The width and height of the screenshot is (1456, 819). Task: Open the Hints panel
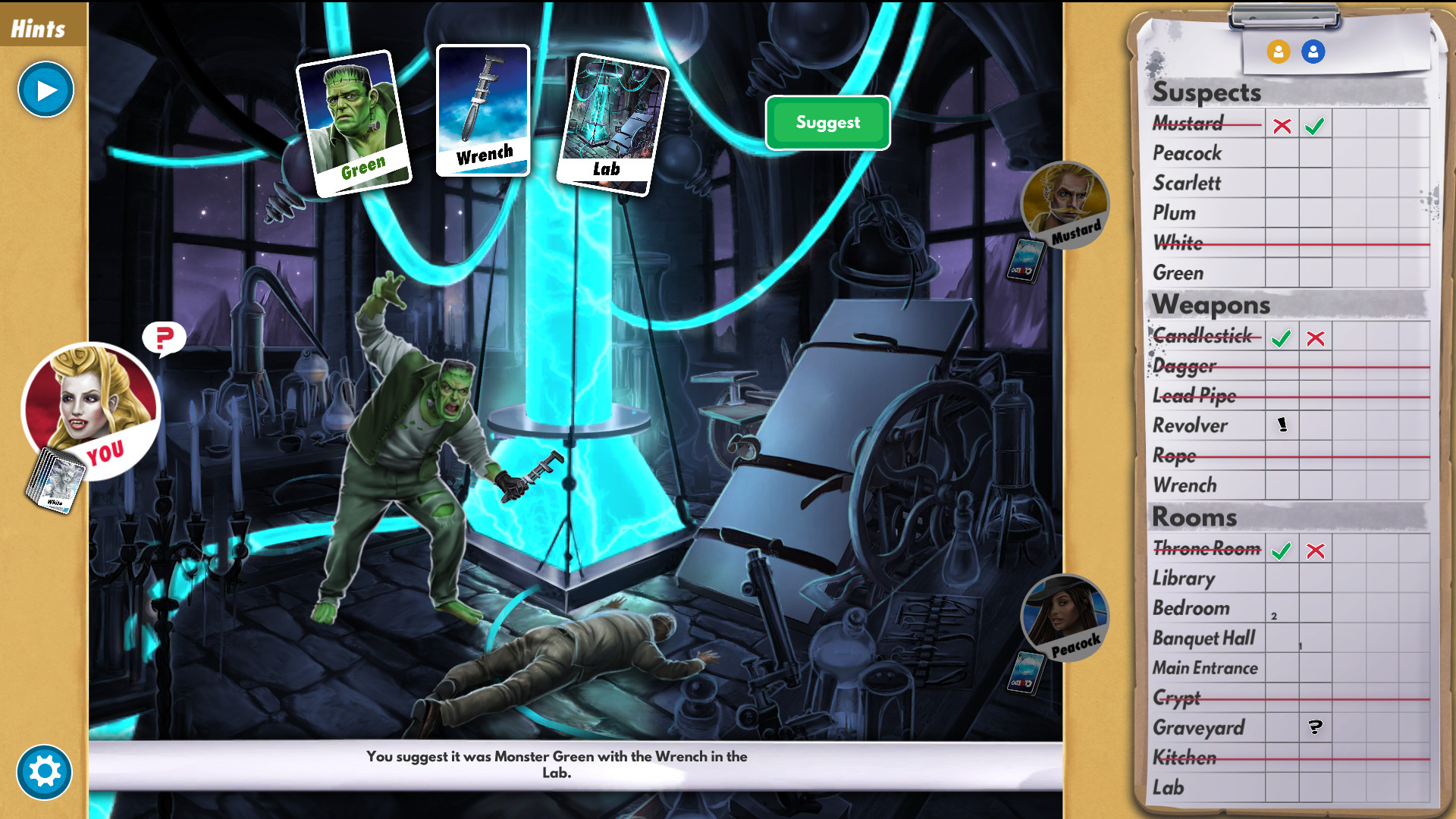coord(38,27)
